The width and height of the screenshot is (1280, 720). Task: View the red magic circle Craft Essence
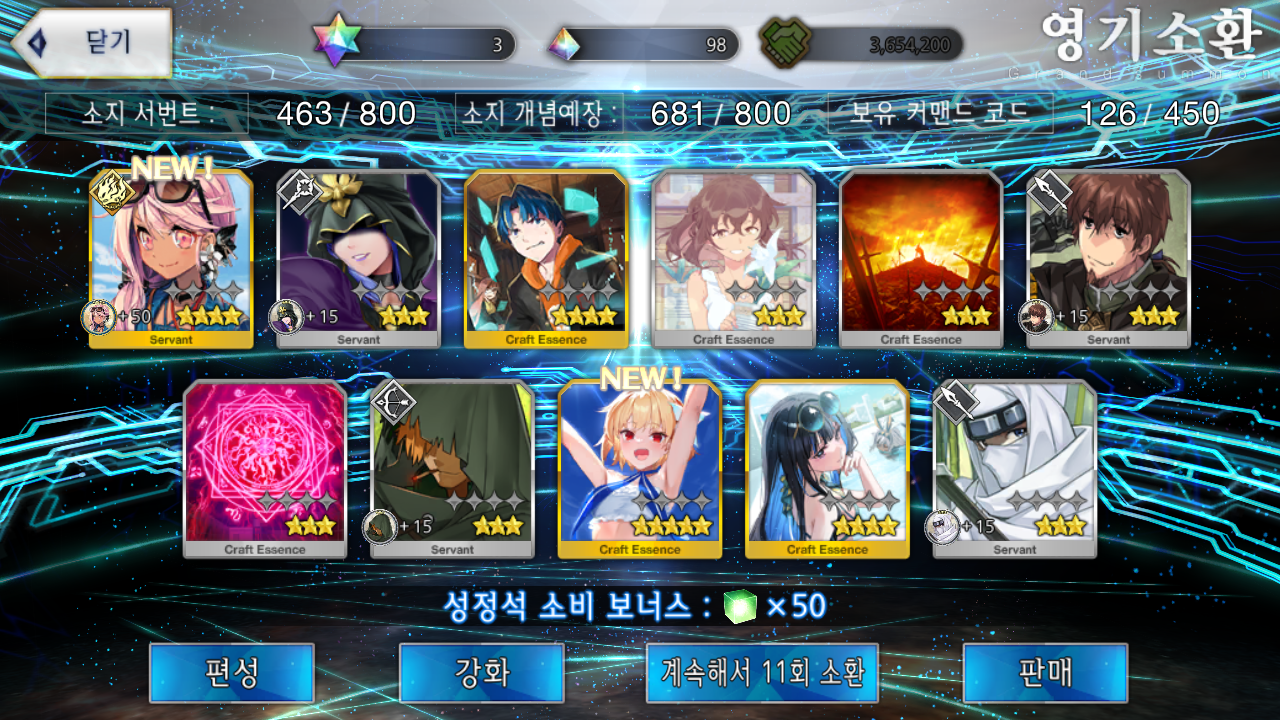pyautogui.click(x=265, y=468)
